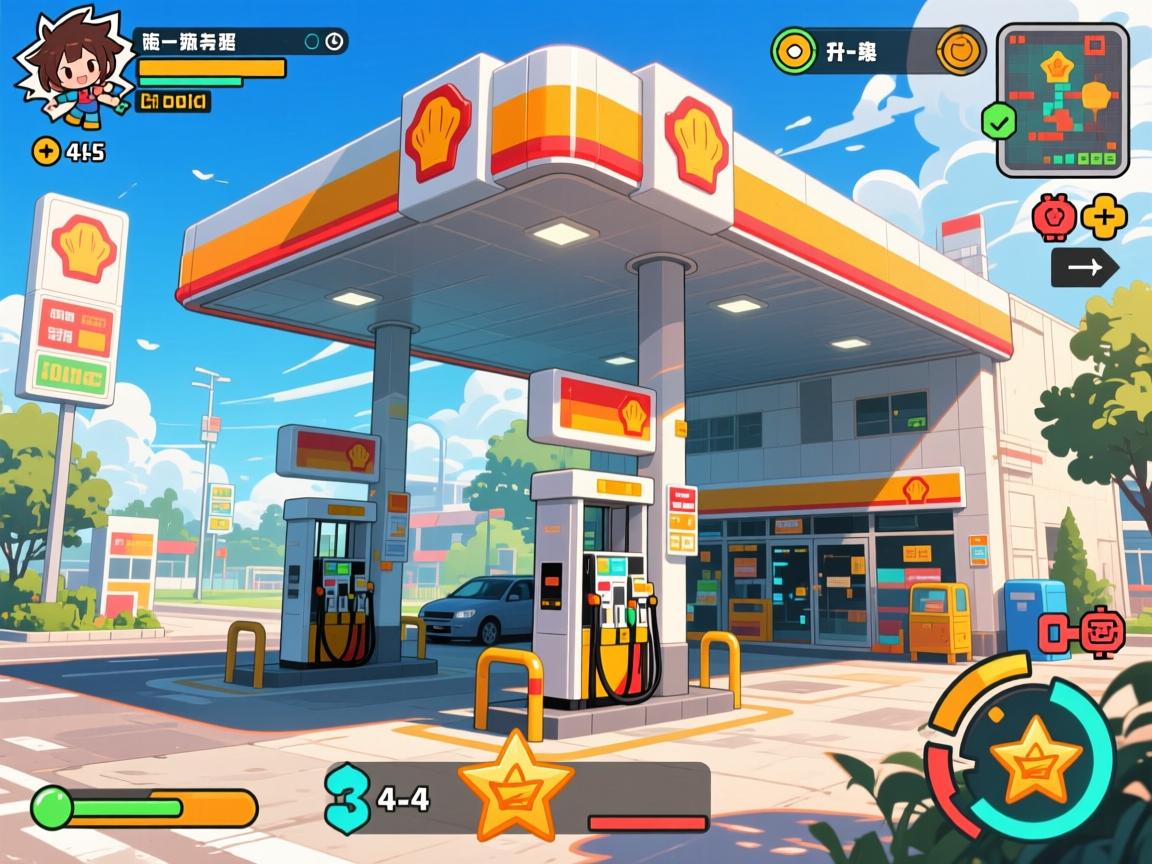The width and height of the screenshot is (1152, 864).
Task: Click the green checkmark badge on the minimap
Action: [x=999, y=122]
